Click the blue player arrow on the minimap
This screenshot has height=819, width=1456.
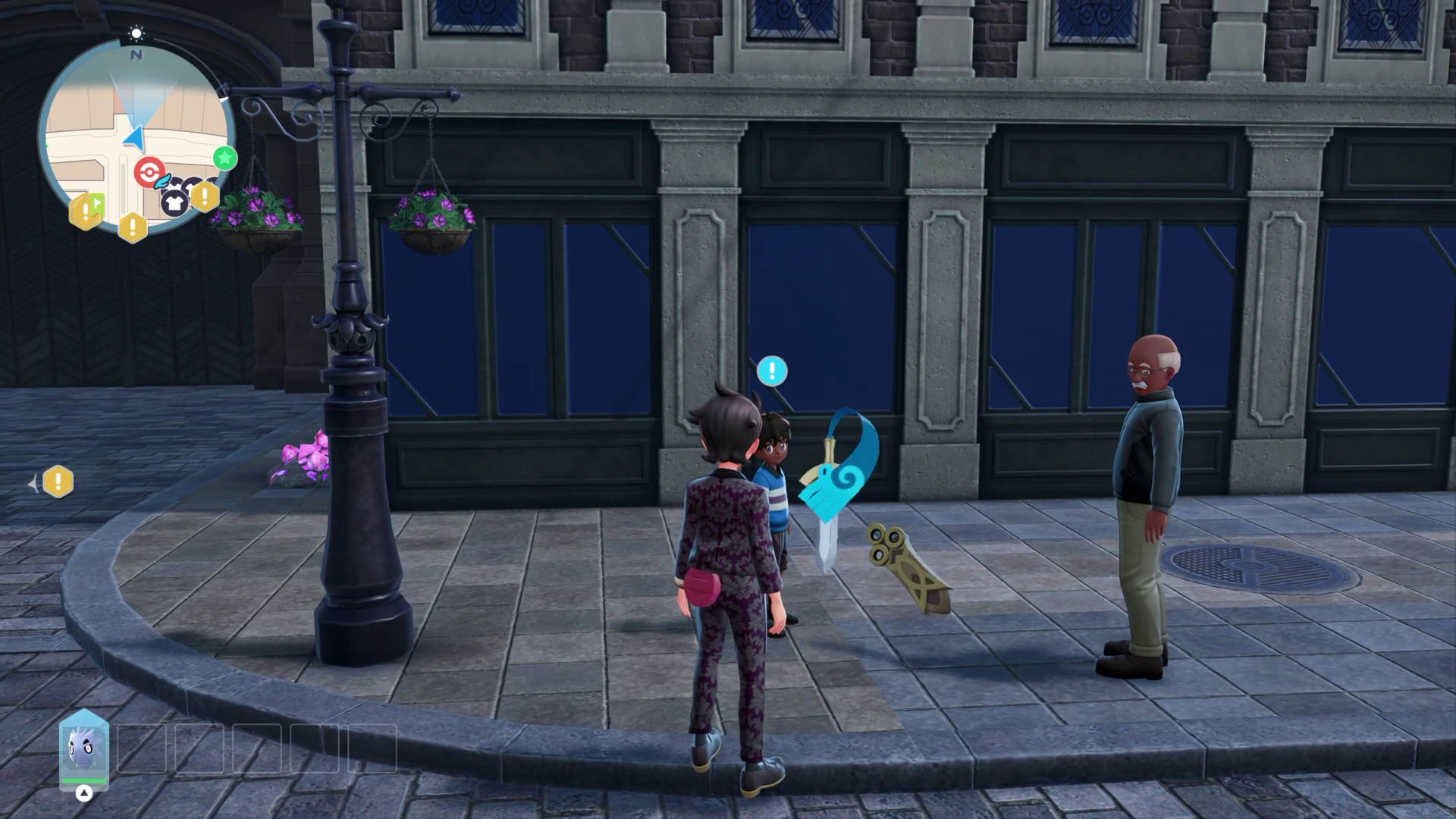click(135, 138)
